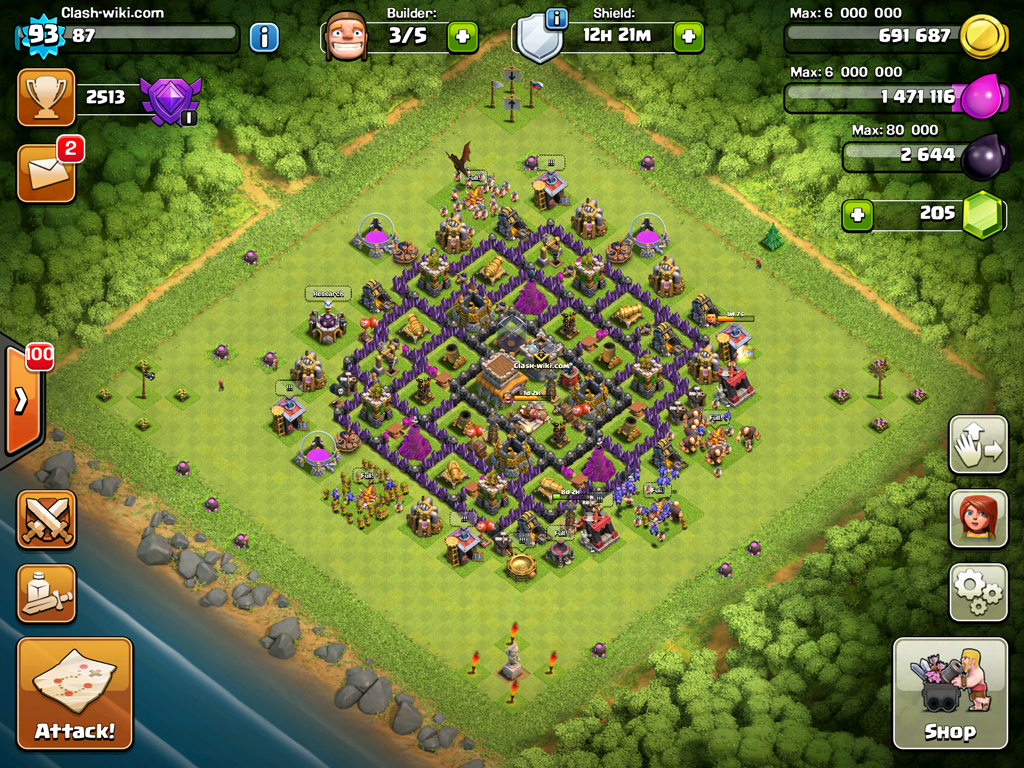Open the trophy leaderboard button
The height and width of the screenshot is (768, 1024).
point(46,97)
